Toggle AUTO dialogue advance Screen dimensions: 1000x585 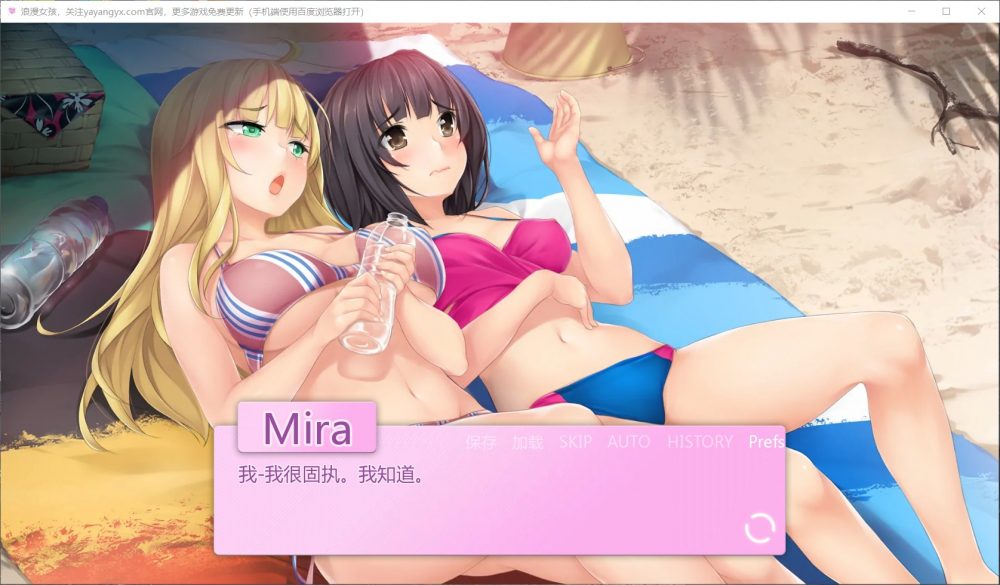628,442
